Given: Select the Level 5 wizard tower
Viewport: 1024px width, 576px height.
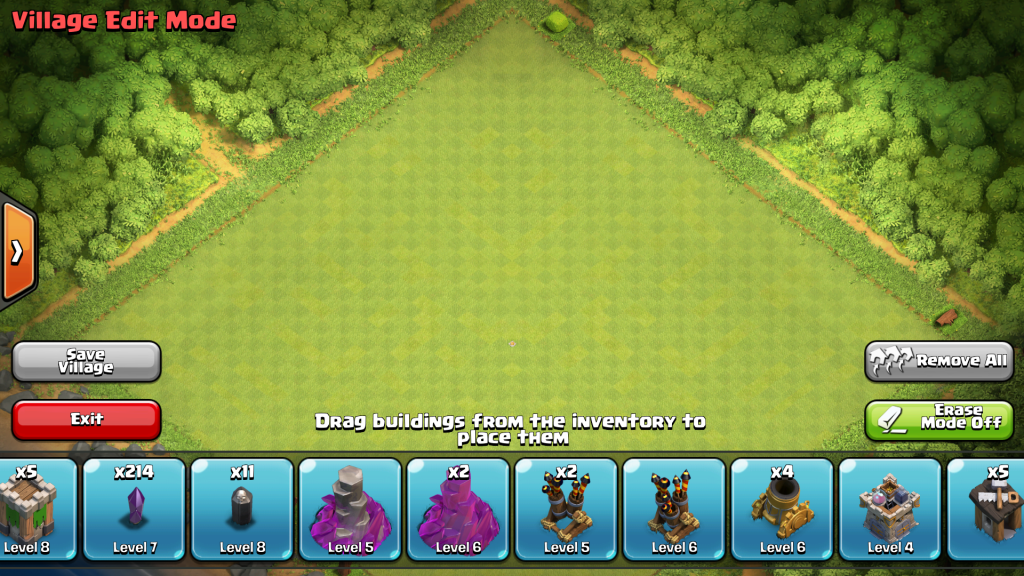Looking at the screenshot, I should point(351,508).
